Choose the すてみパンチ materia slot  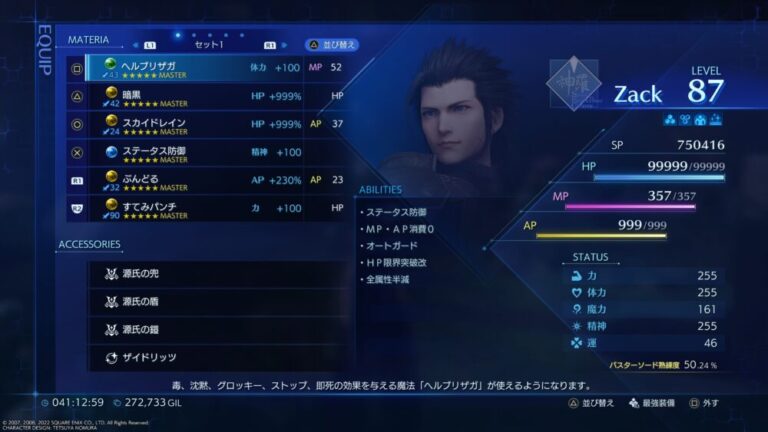pos(215,208)
